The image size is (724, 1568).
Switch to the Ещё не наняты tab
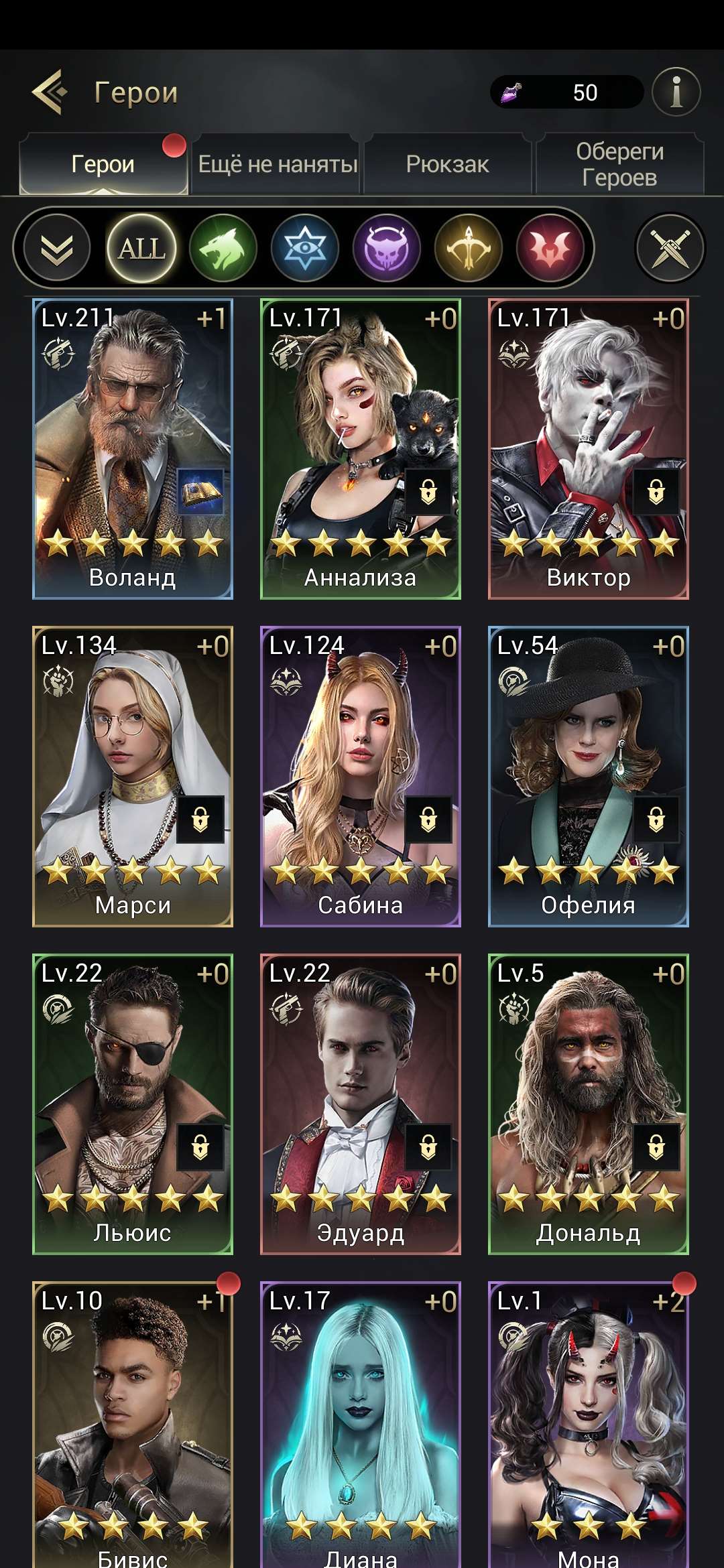[x=277, y=164]
